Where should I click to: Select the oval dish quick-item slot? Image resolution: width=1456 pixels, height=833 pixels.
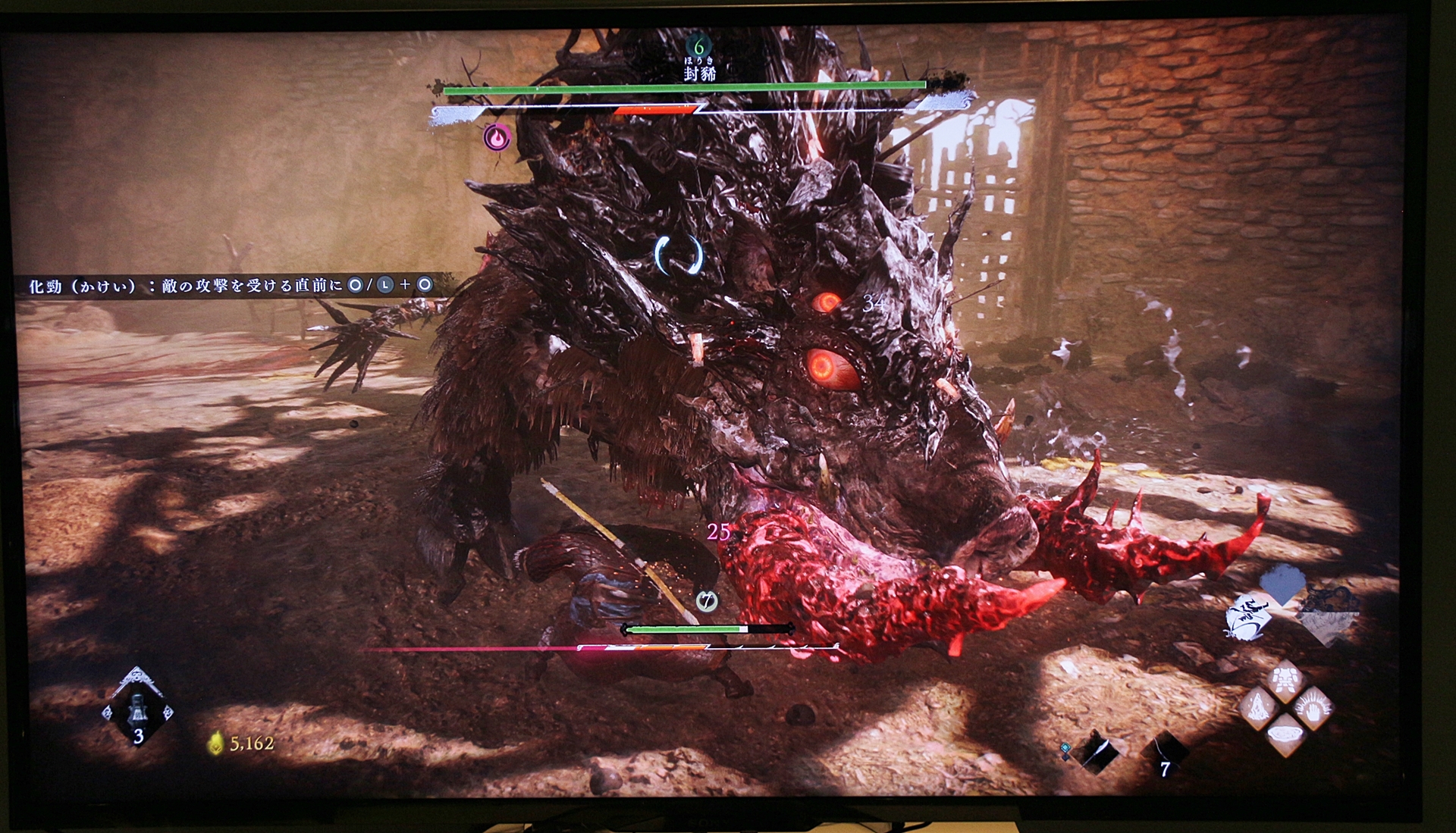click(x=1285, y=735)
